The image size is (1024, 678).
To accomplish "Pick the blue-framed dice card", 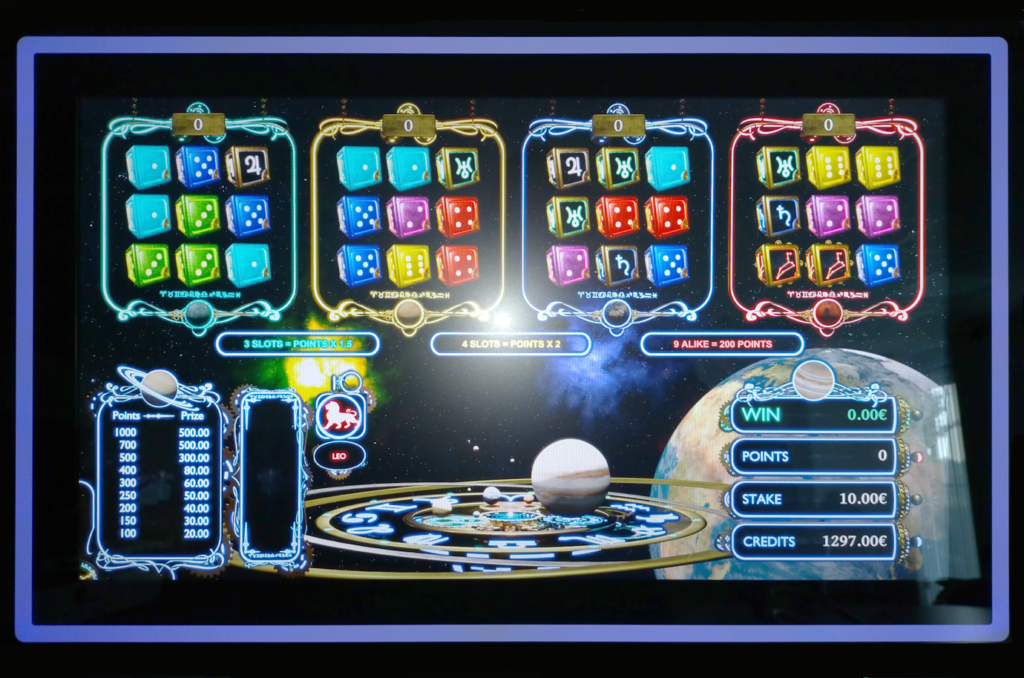I will click(617, 216).
